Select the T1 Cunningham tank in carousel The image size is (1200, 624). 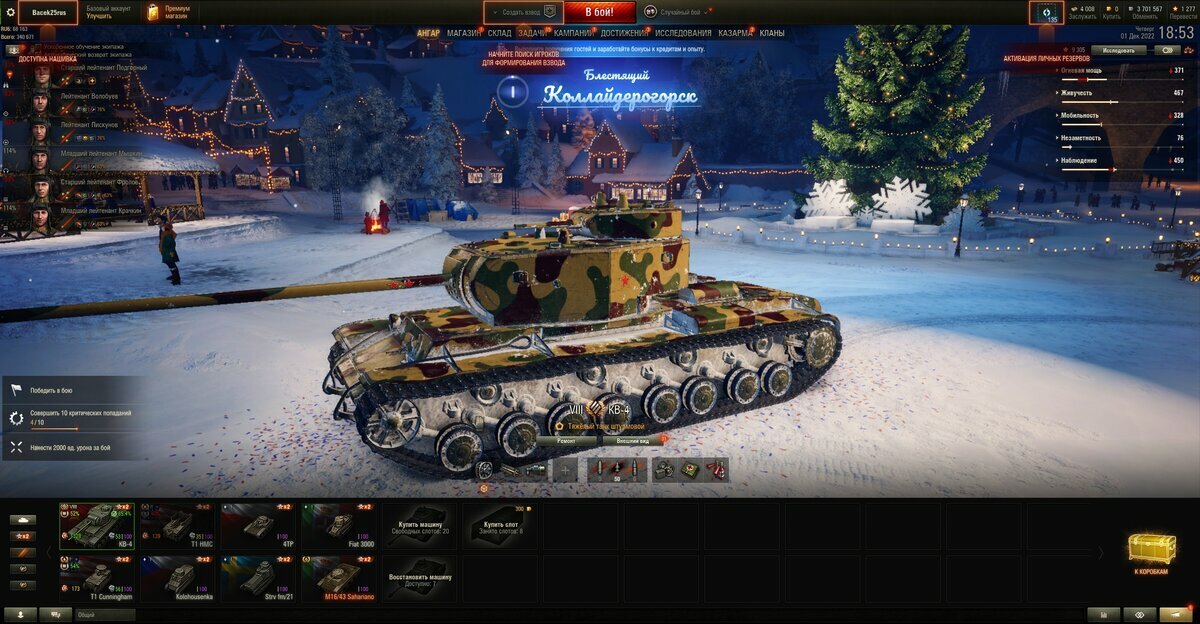(x=96, y=579)
